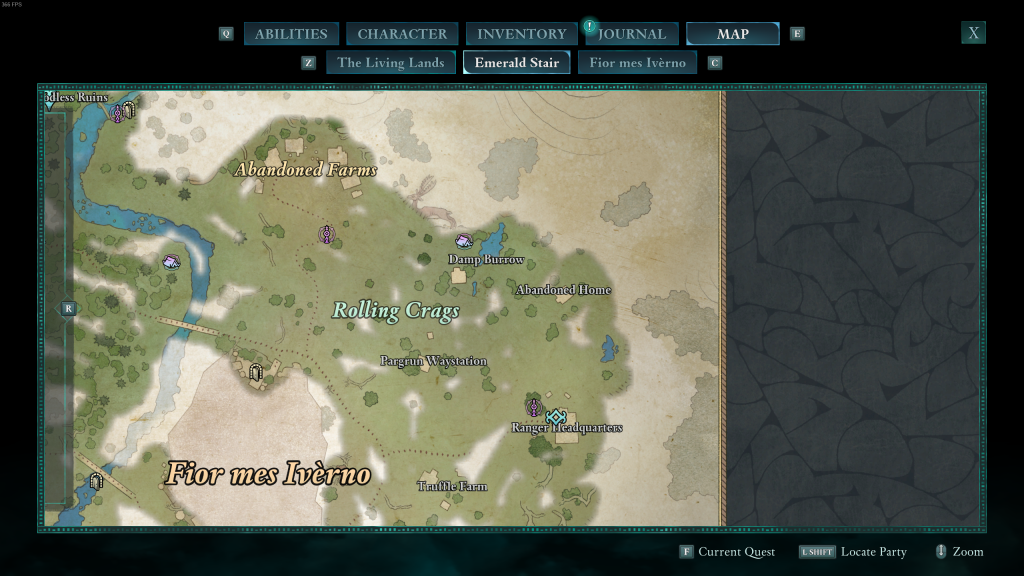Activate Locate Party on the map
This screenshot has width=1024, height=576.
[873, 552]
